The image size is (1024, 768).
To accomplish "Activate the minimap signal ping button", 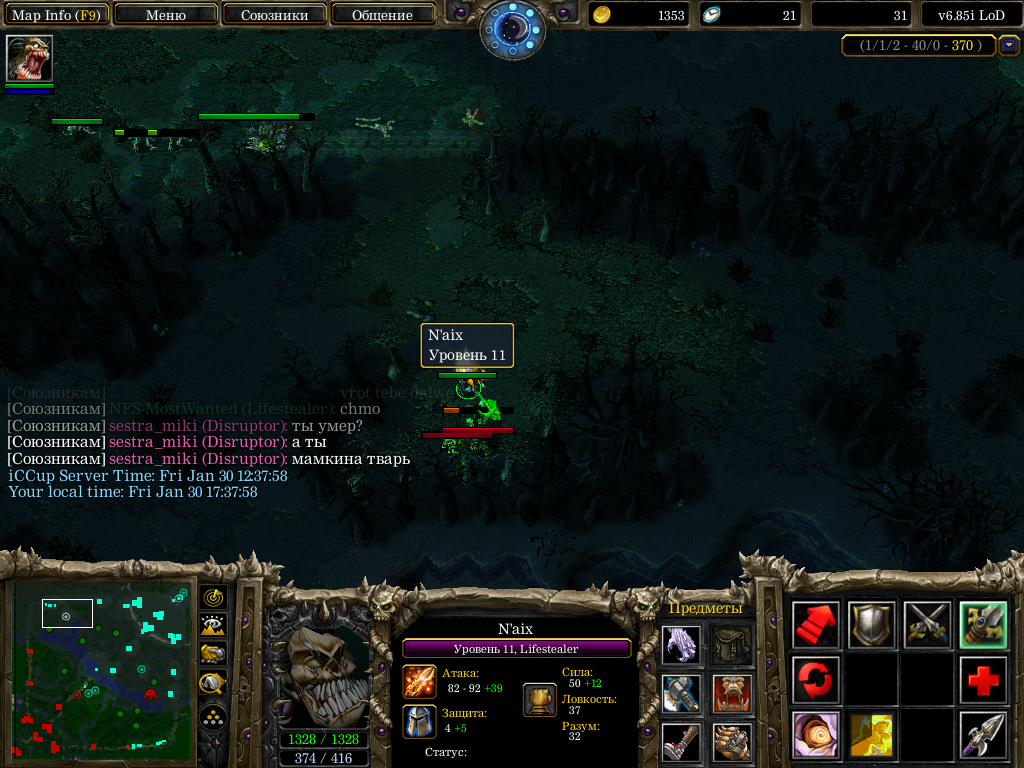I will click(x=213, y=598).
